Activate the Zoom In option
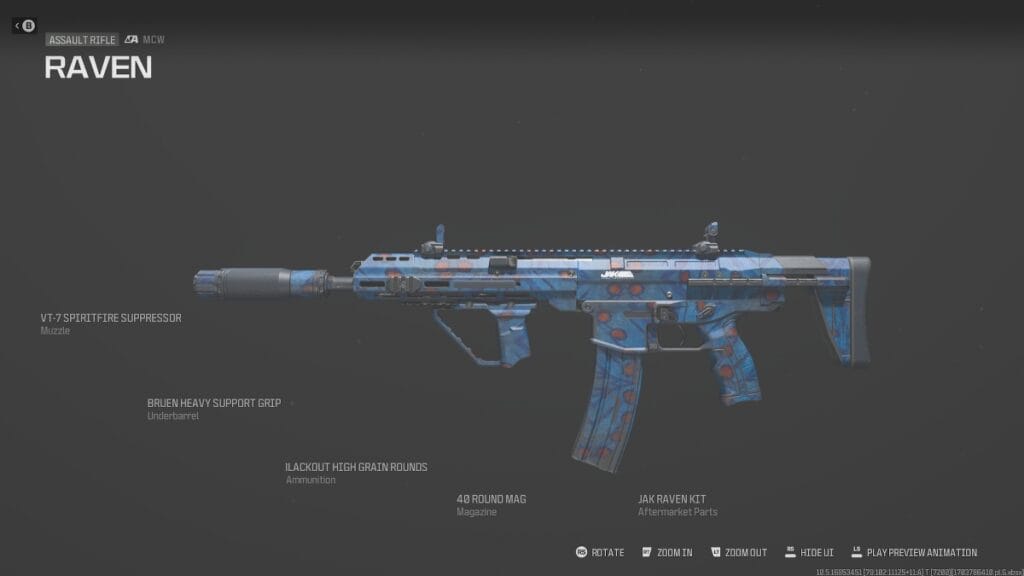 pyautogui.click(x=668, y=552)
